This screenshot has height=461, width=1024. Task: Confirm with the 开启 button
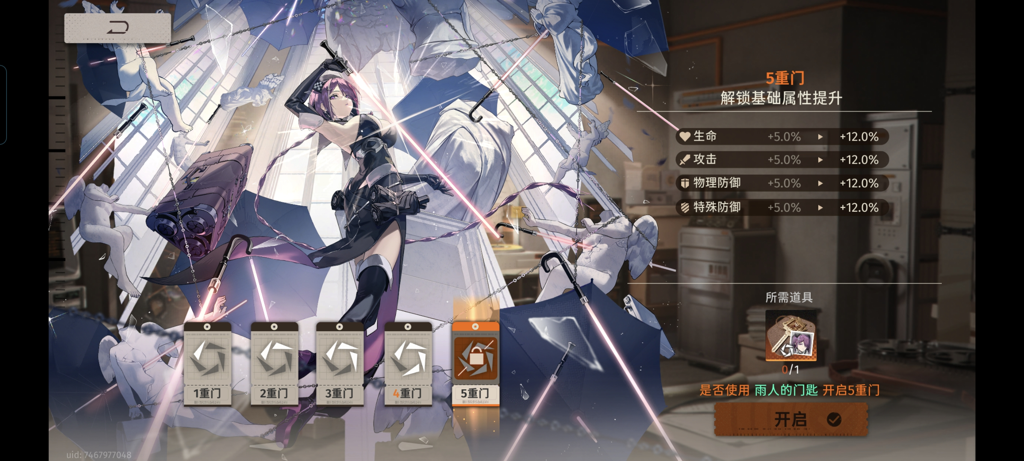[790, 420]
